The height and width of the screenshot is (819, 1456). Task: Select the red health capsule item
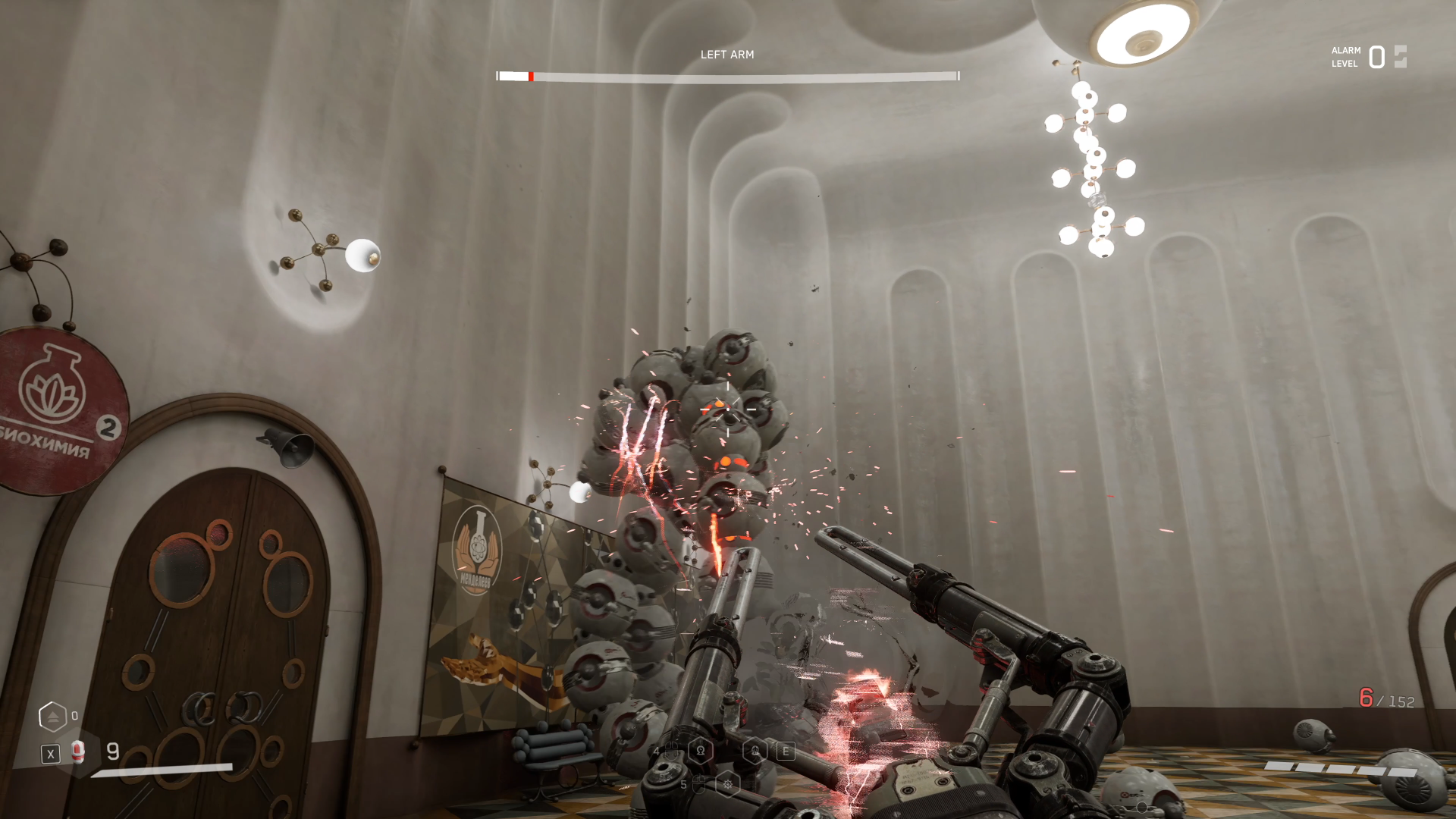click(77, 752)
